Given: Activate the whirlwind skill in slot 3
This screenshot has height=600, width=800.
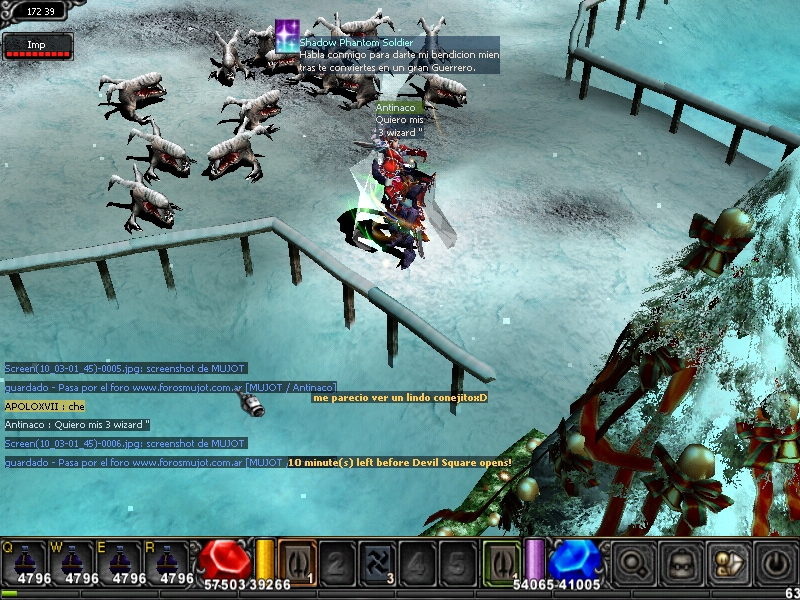Looking at the screenshot, I should [377, 561].
